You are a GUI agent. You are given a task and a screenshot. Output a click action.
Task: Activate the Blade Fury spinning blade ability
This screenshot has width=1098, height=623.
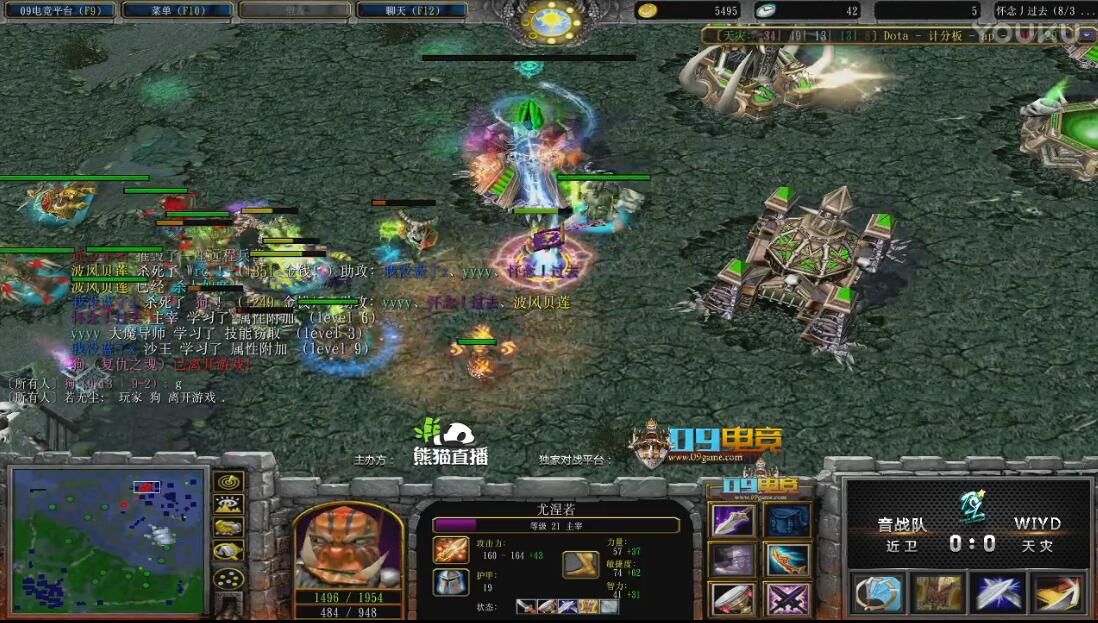click(877, 592)
